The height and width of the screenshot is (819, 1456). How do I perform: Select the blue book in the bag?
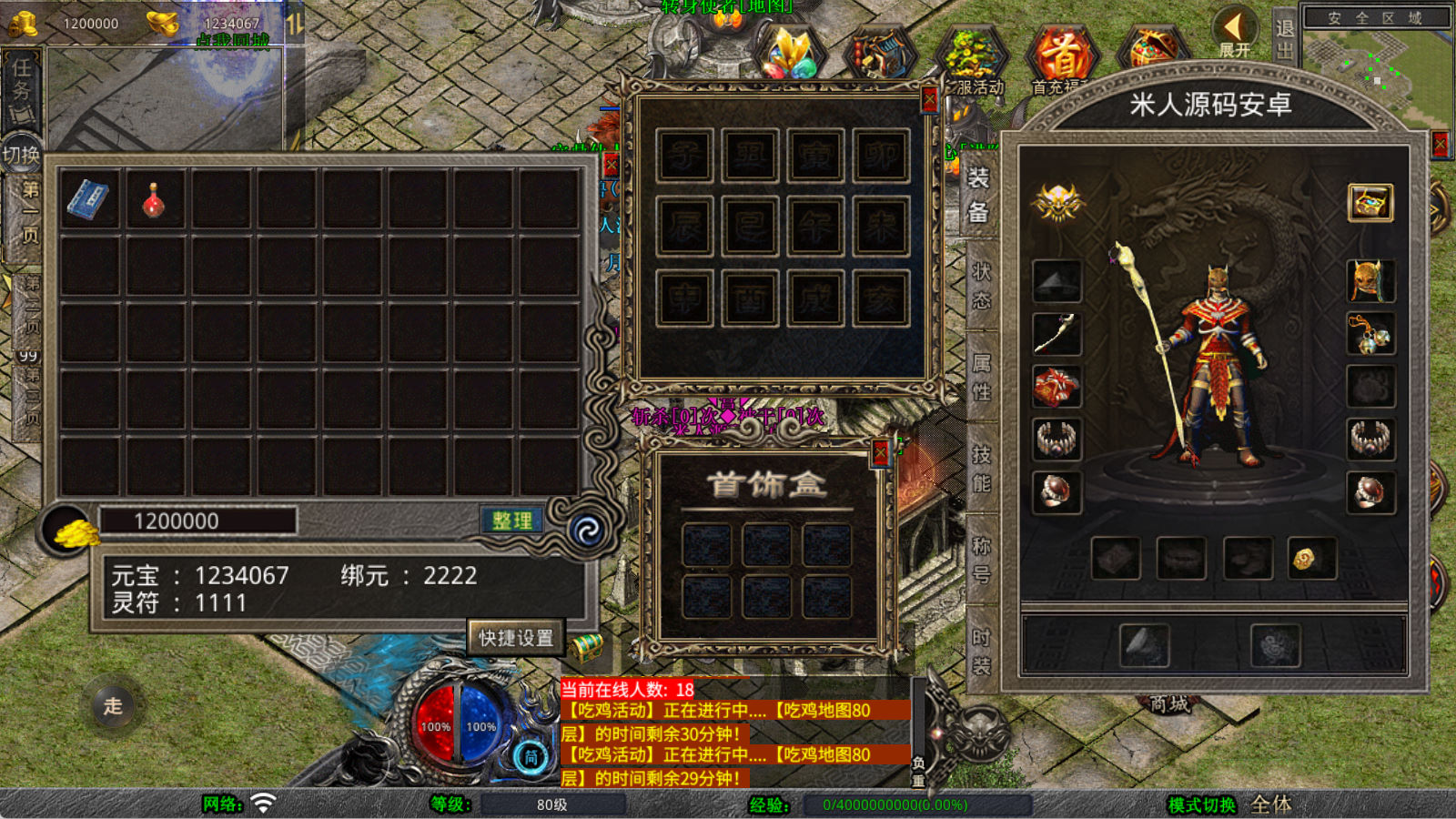point(88,199)
